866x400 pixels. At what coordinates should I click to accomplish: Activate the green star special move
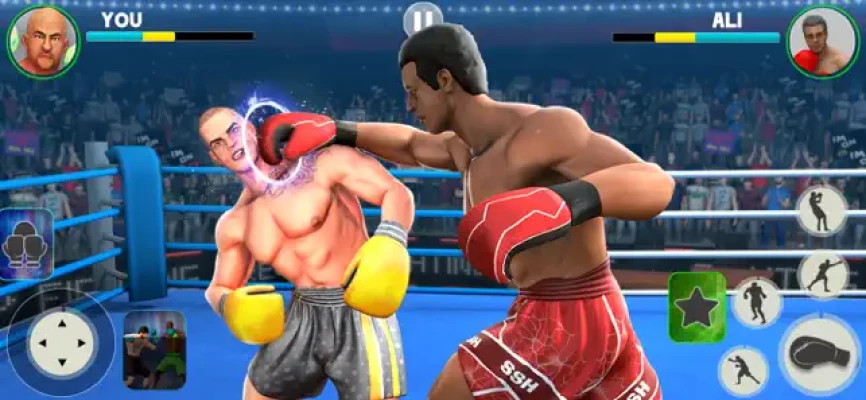pos(696,307)
